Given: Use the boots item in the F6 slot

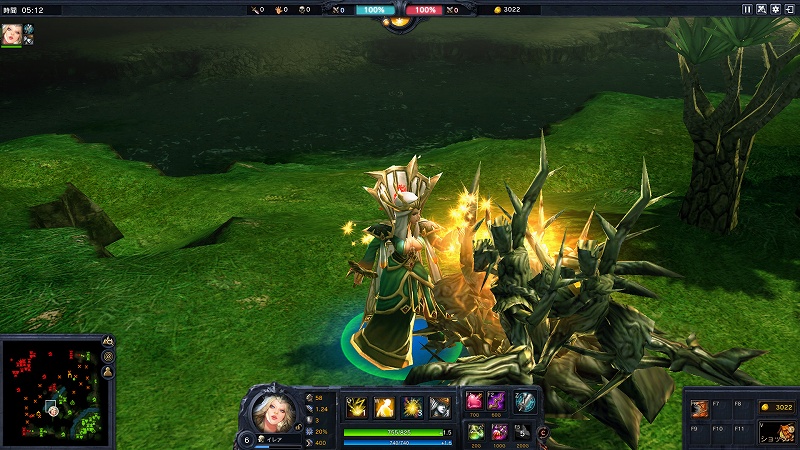Looking at the screenshot, I should pyautogui.click(x=701, y=408).
